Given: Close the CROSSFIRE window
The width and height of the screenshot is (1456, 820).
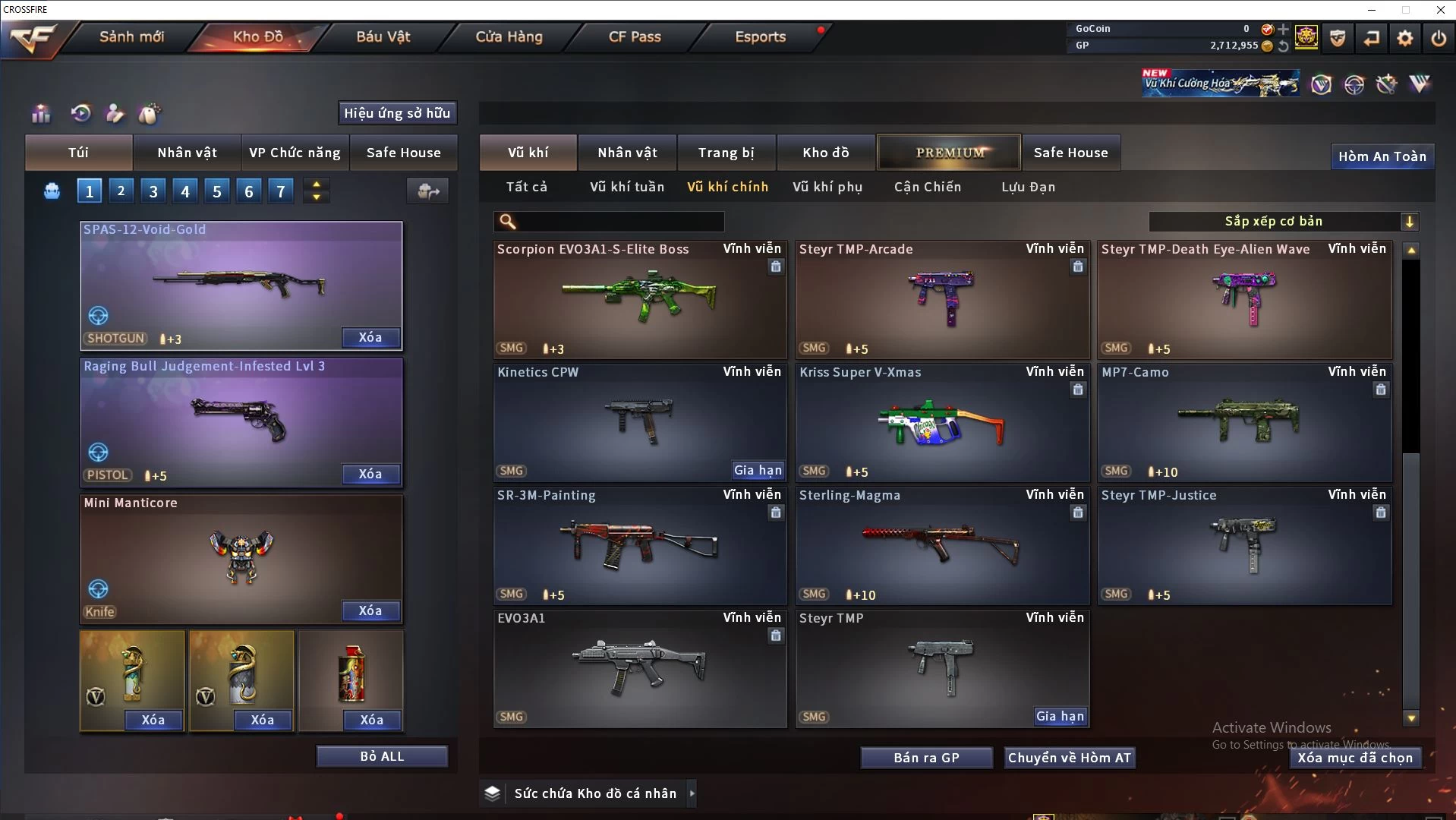Looking at the screenshot, I should 1440,10.
